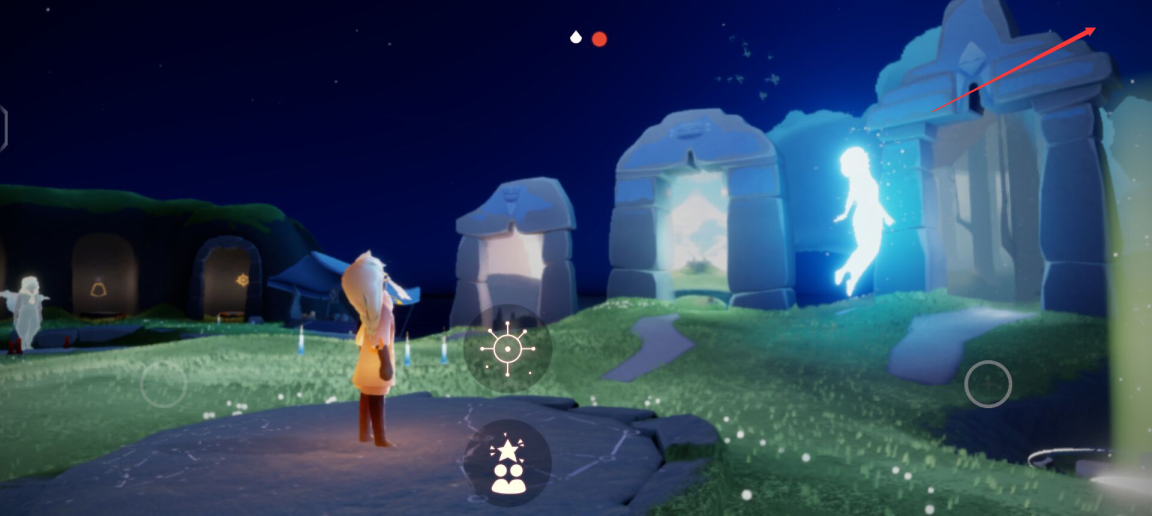Tap the white candle flame icon

[x=575, y=38]
